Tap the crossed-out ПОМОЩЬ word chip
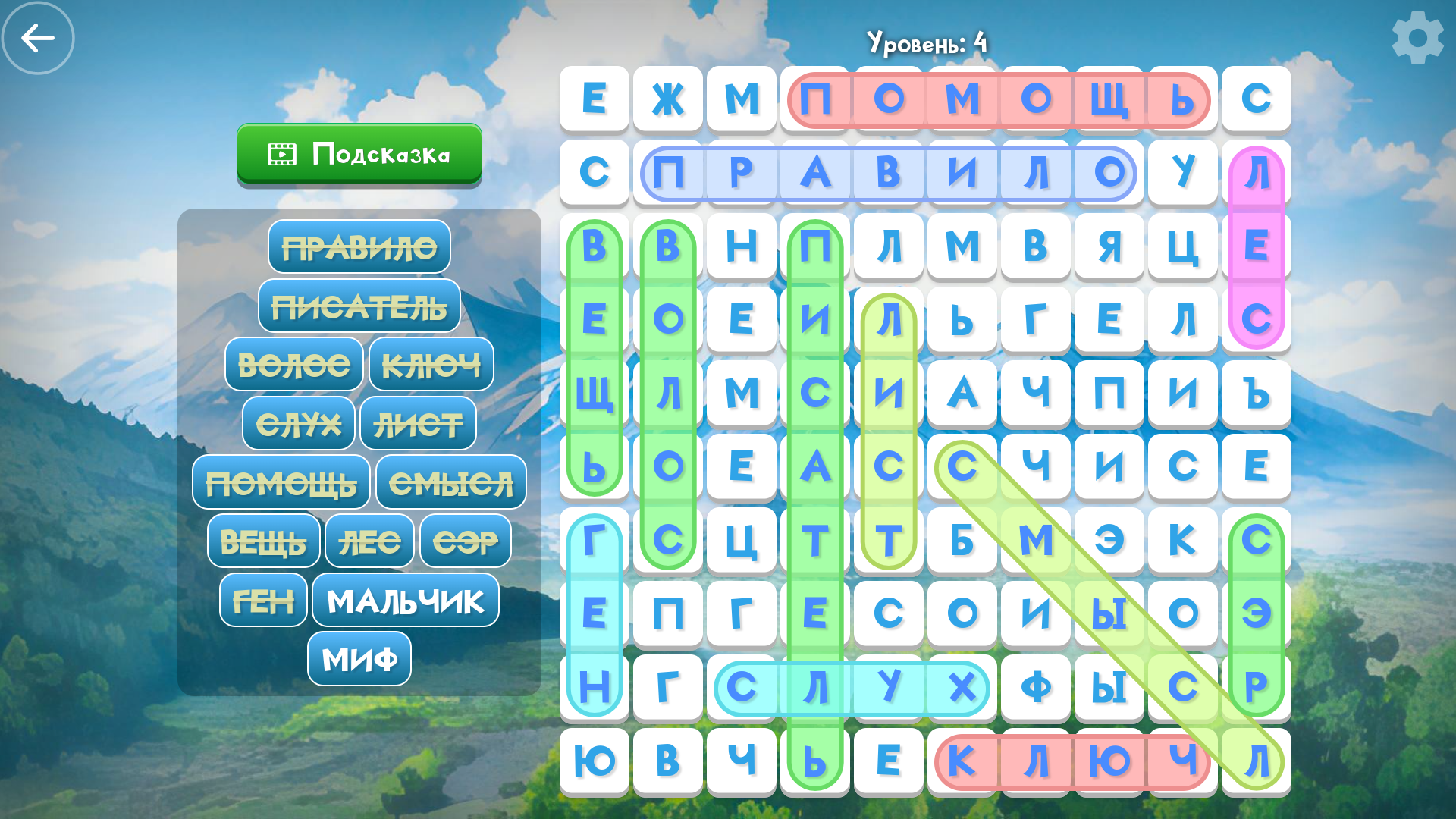 coord(281,482)
